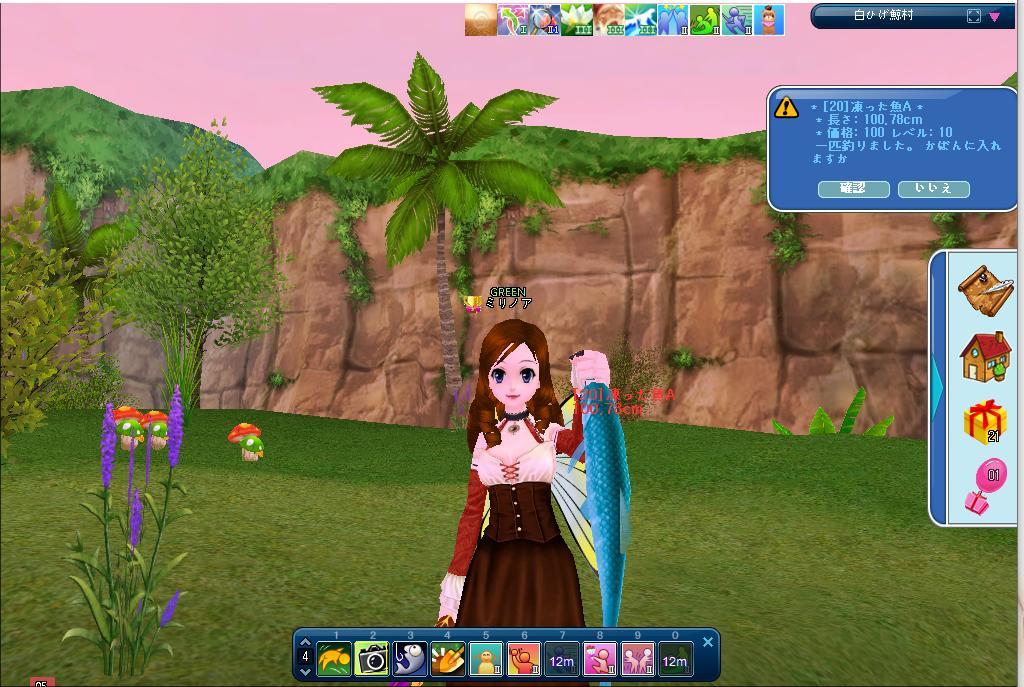
Task: Select the orange running hotbar slot 1
Action: point(334,660)
